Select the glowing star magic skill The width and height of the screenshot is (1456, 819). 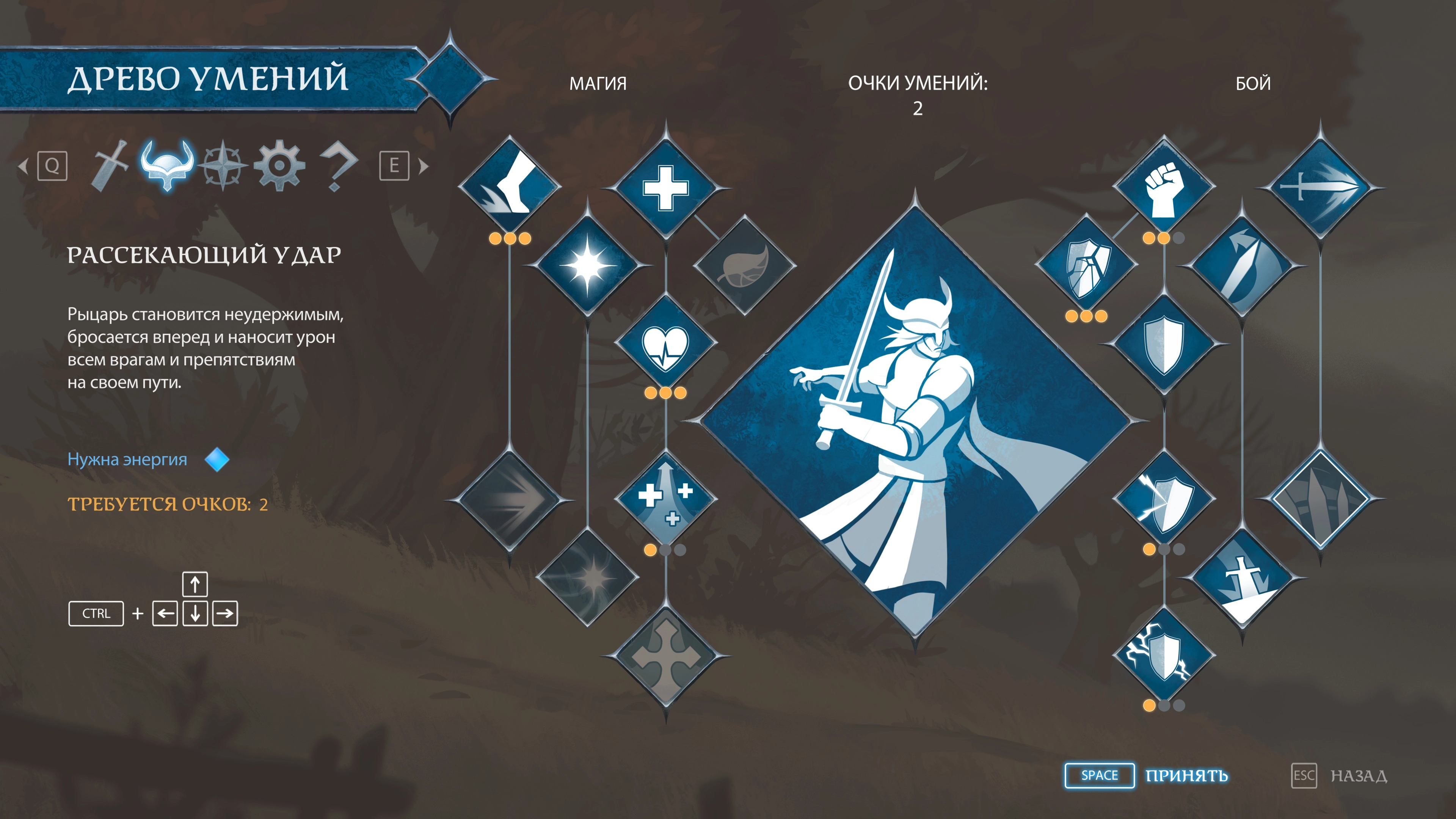pos(587,265)
